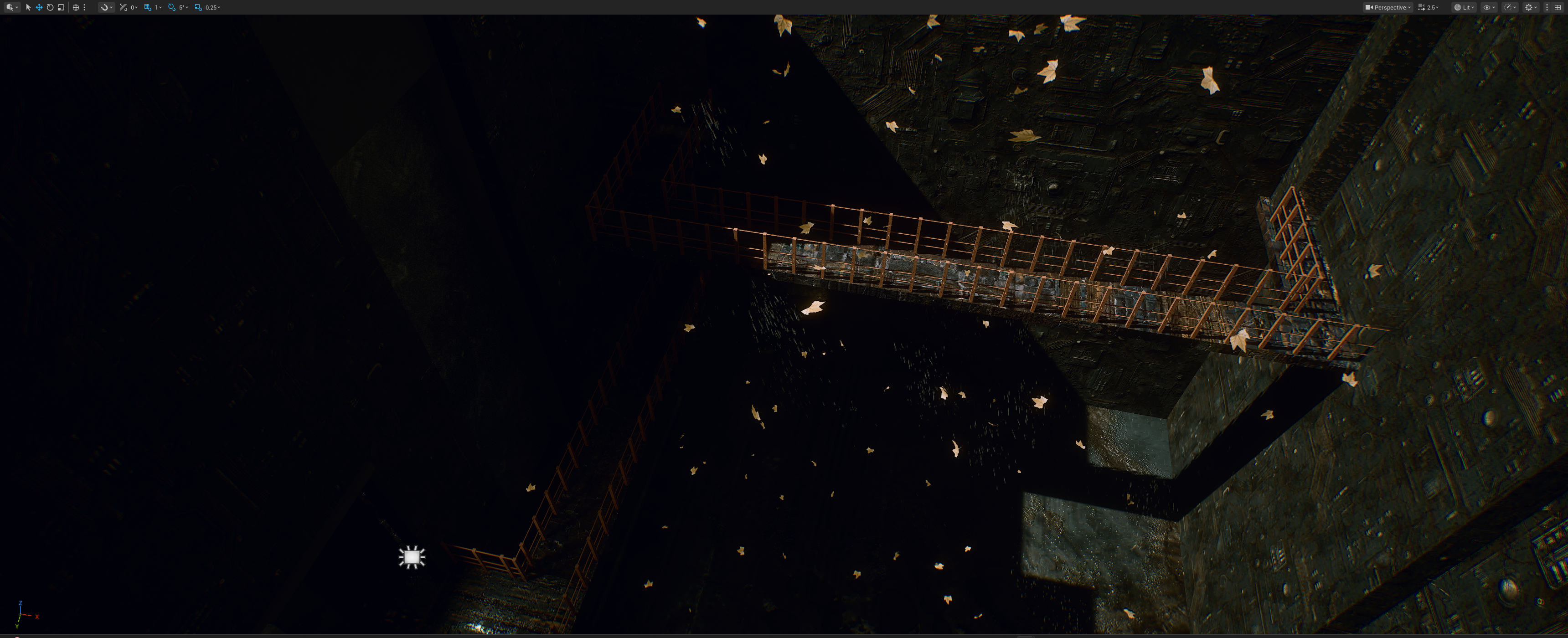Screen dimensions: 1568x638
Task: Open the Perspective view dropdown
Action: 1388,7
